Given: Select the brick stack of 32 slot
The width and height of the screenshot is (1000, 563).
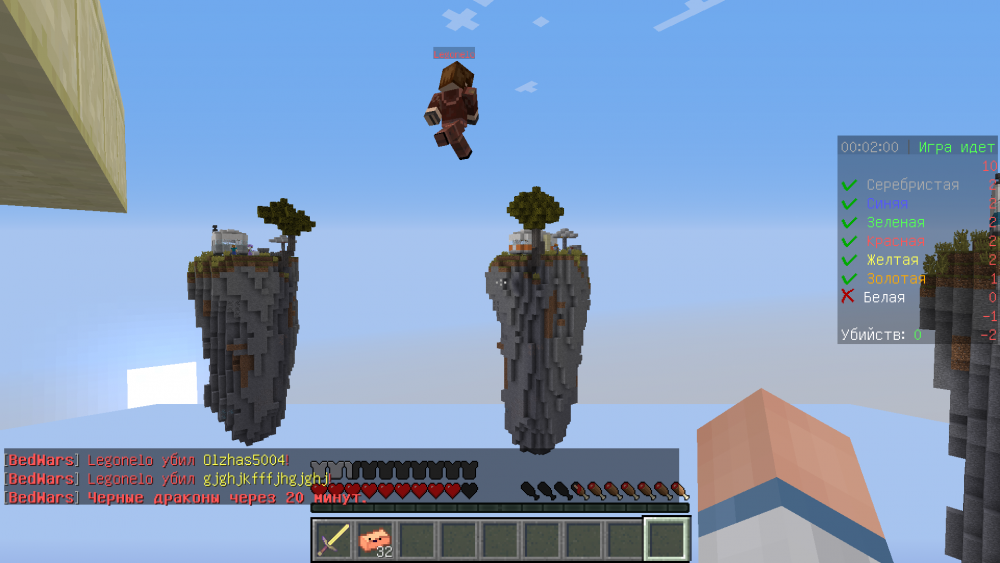Looking at the screenshot, I should [x=375, y=540].
